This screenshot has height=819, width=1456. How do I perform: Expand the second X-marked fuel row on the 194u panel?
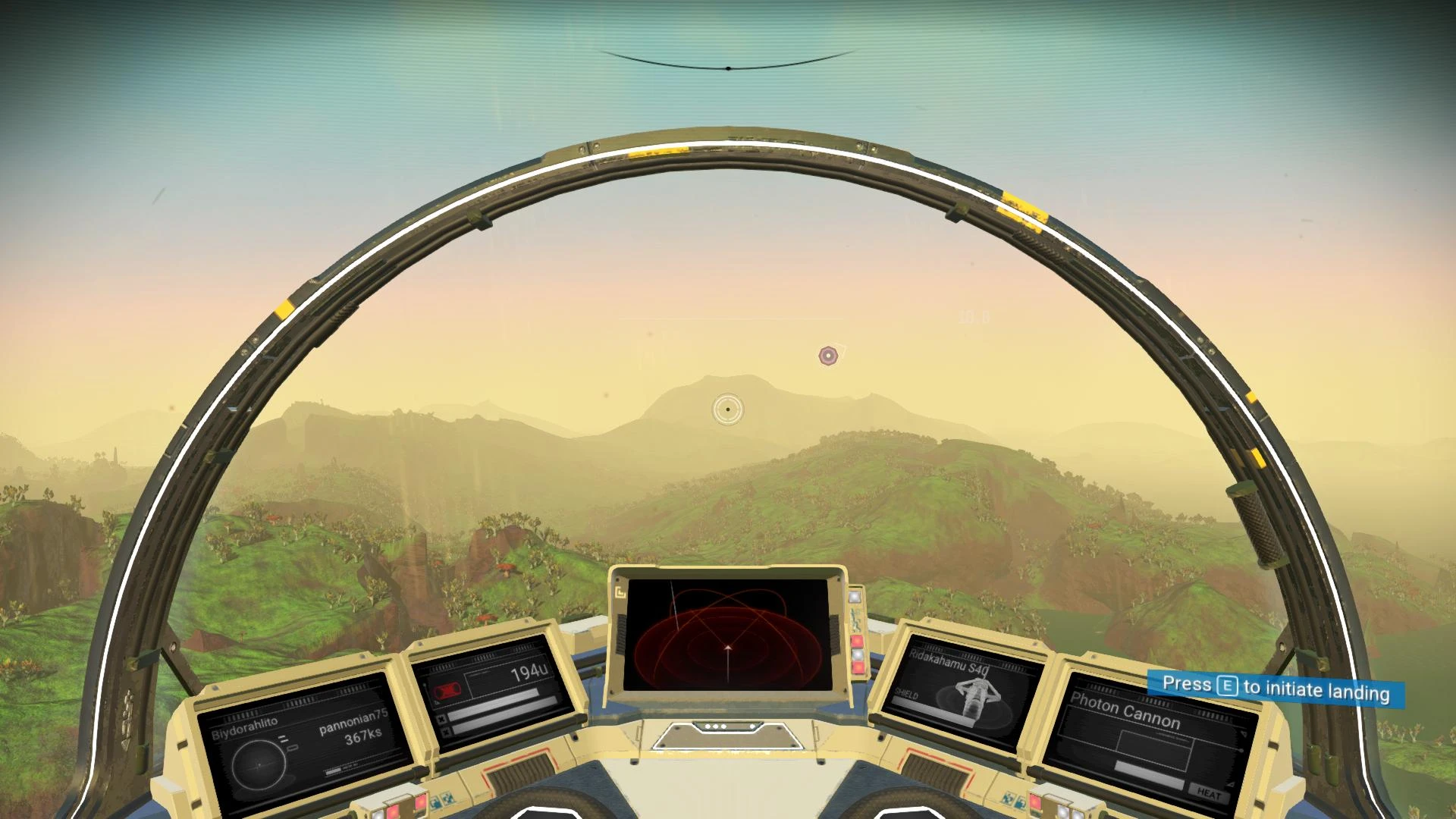click(x=445, y=731)
